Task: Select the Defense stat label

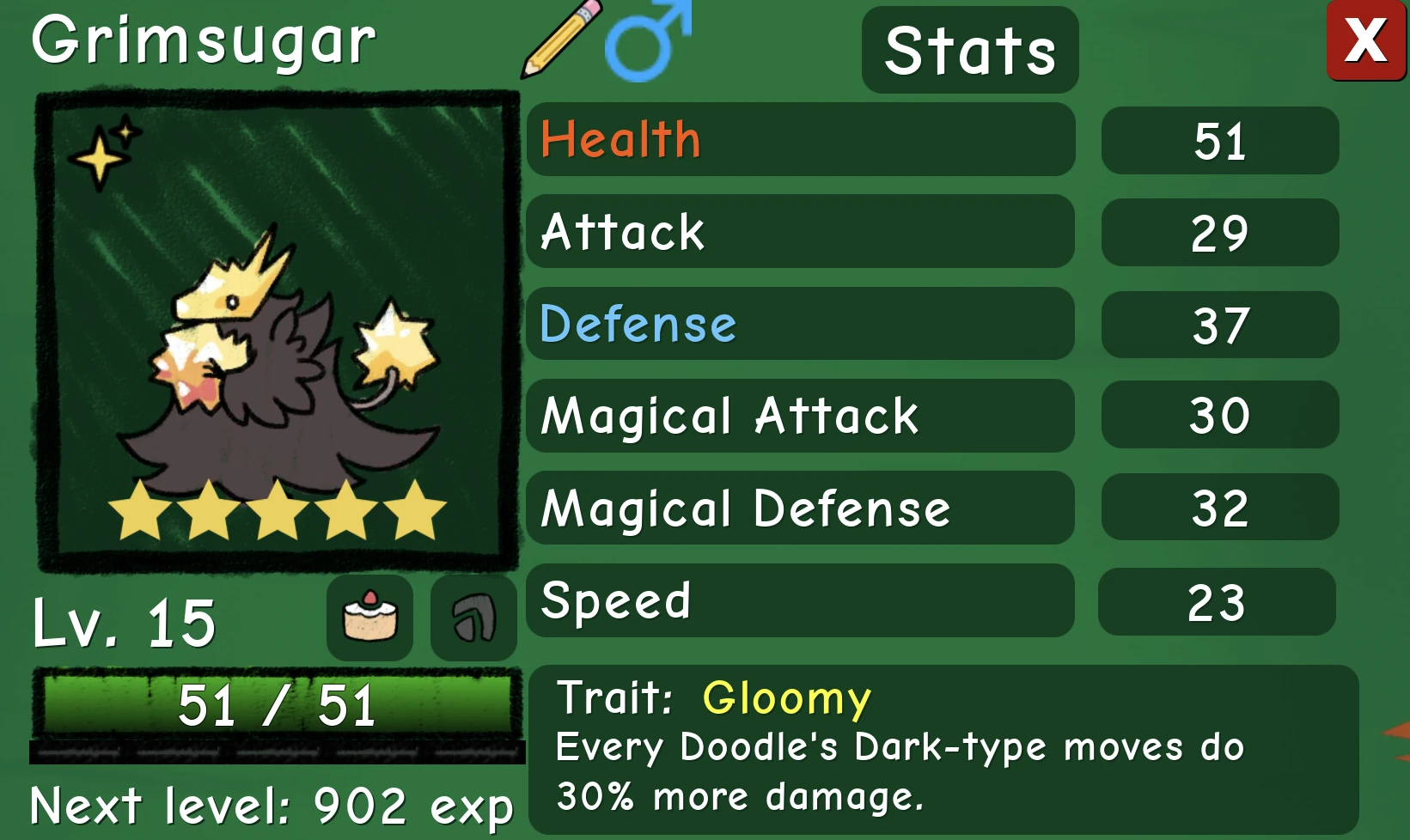Action: click(x=637, y=325)
